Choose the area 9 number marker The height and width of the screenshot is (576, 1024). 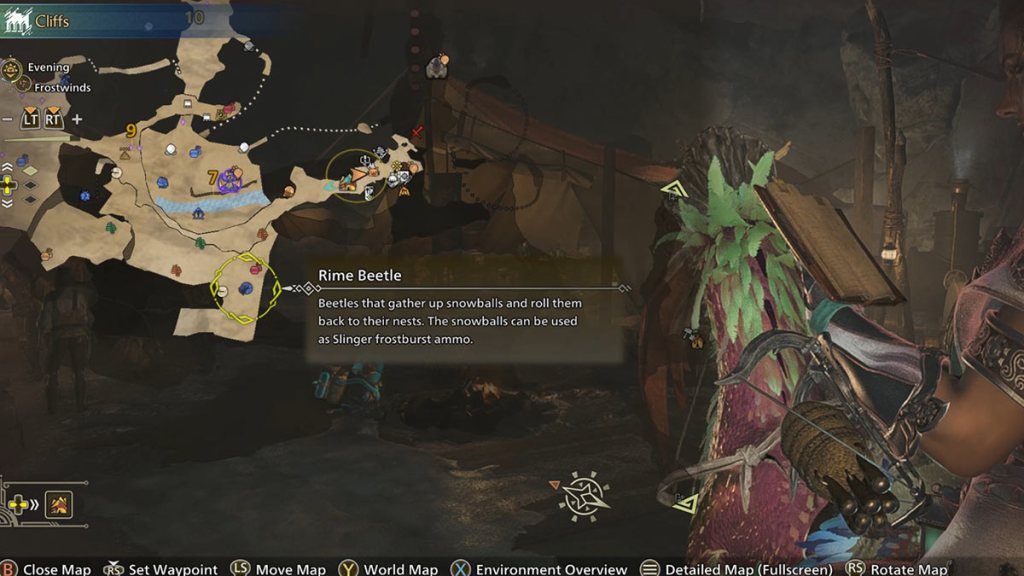pos(131,130)
